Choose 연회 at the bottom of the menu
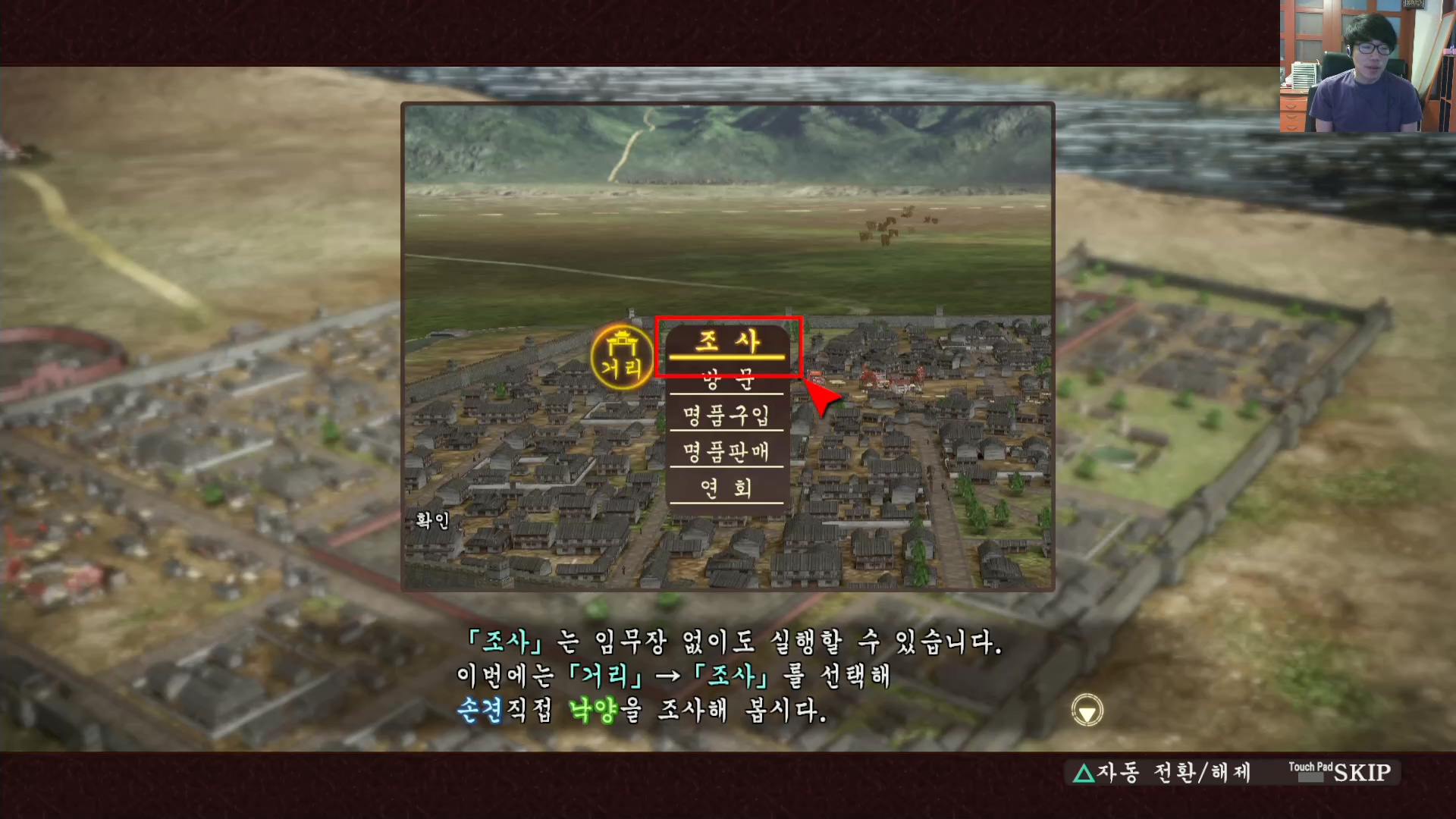Screen dimensions: 1456x819 pos(726,488)
